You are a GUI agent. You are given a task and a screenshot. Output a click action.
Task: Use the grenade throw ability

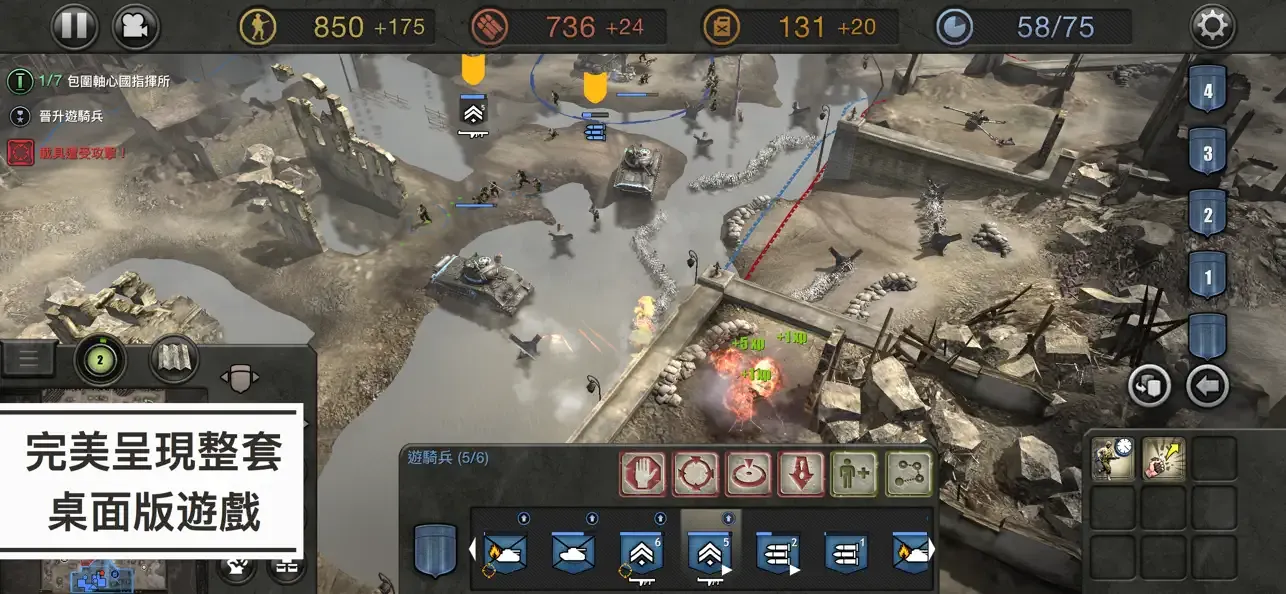point(1163,460)
